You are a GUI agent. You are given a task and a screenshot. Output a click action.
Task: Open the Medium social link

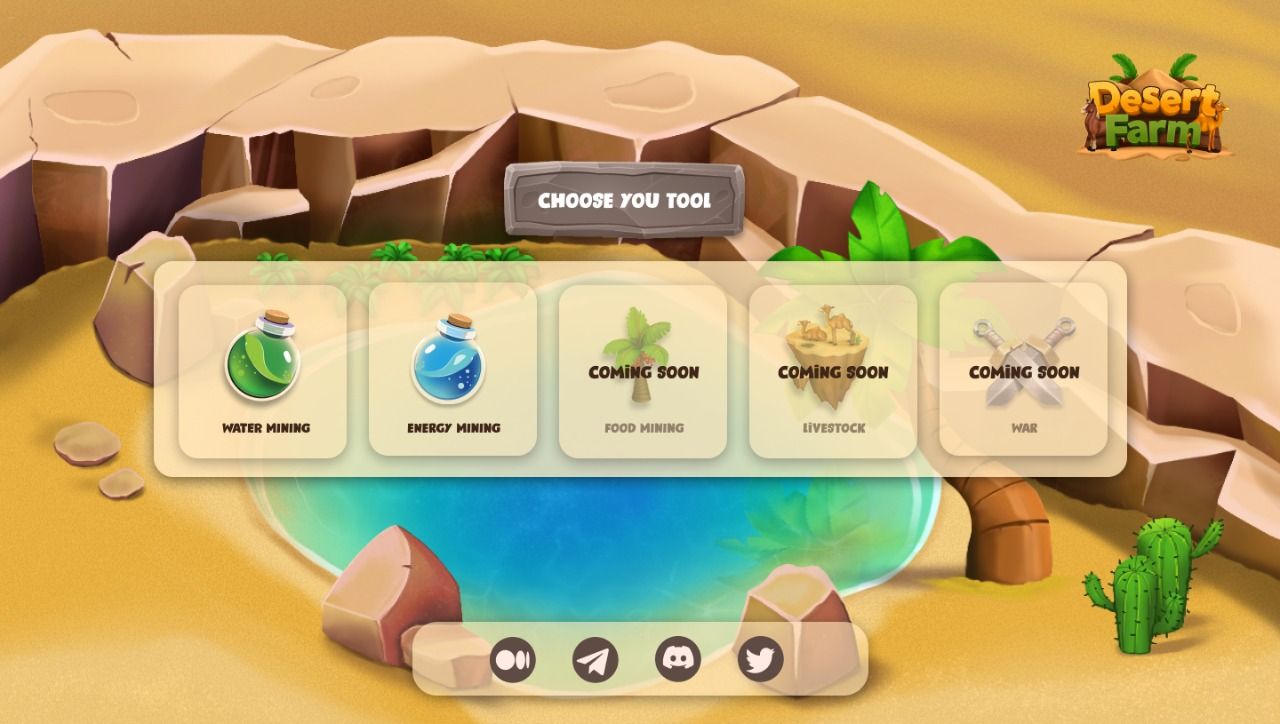coord(513,660)
